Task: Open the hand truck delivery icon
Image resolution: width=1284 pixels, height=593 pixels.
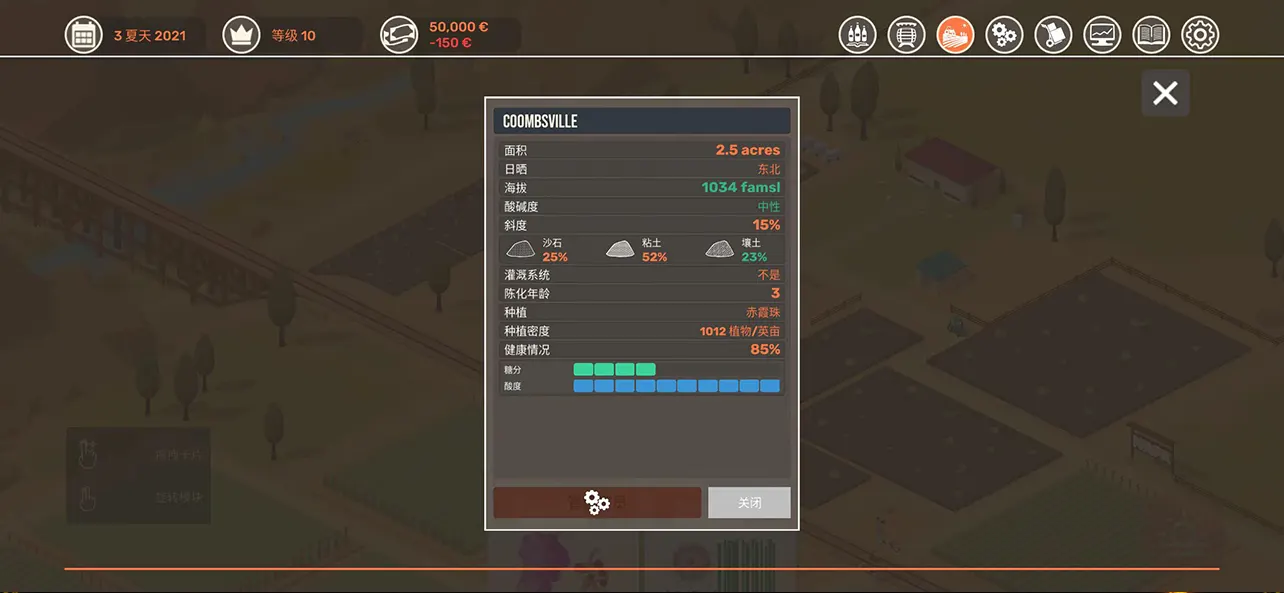Action: (x=1053, y=35)
